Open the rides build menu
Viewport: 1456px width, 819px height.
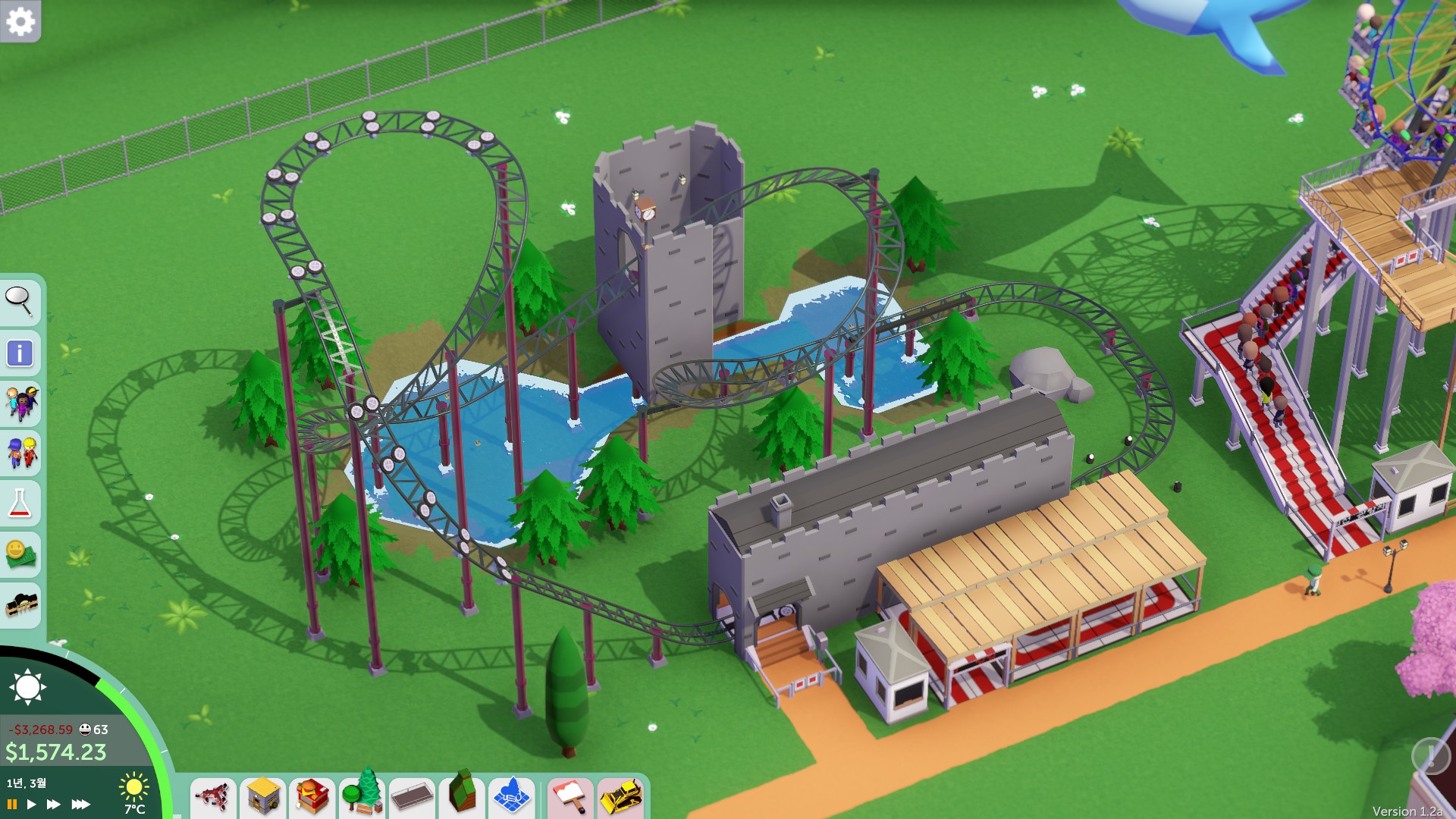coord(213,797)
